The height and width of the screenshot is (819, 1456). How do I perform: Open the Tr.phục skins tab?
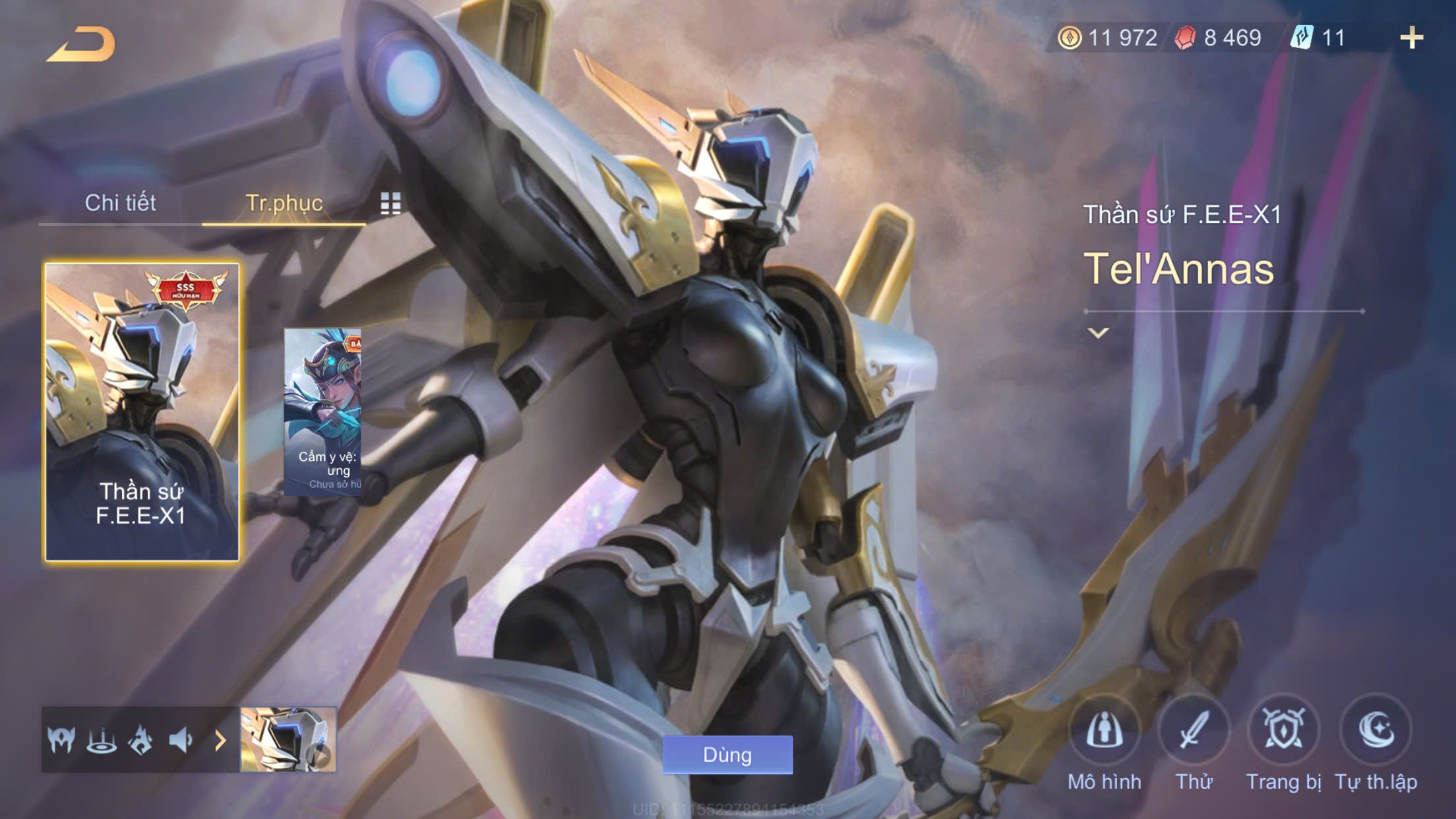[284, 203]
